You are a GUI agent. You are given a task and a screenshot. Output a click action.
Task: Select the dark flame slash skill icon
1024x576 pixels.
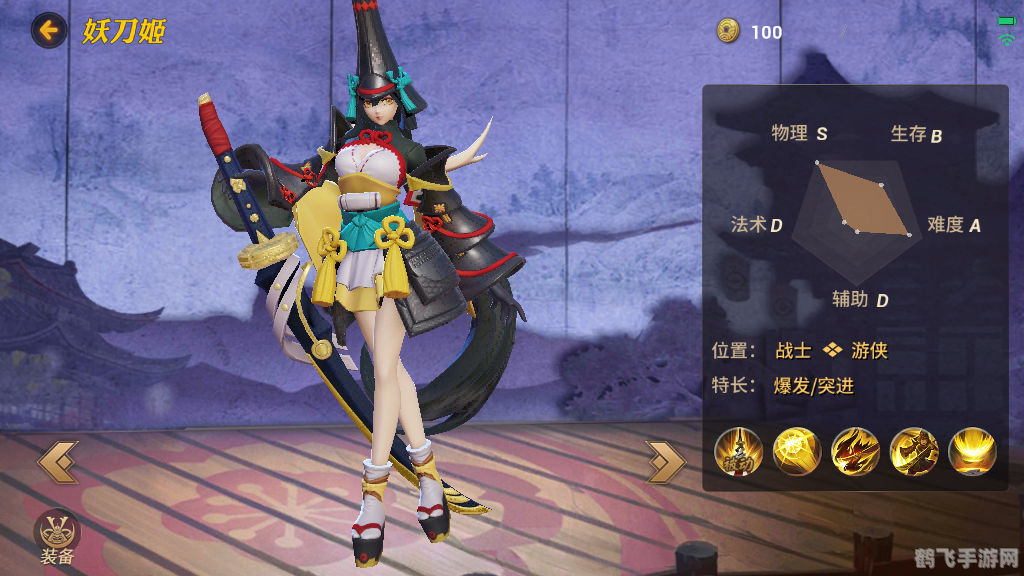coord(855,451)
